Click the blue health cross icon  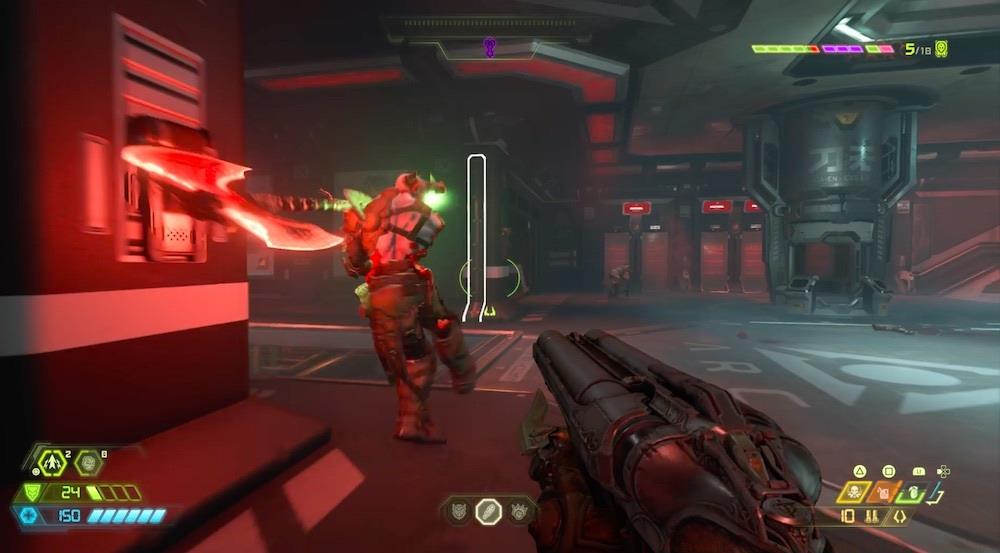coord(28,516)
